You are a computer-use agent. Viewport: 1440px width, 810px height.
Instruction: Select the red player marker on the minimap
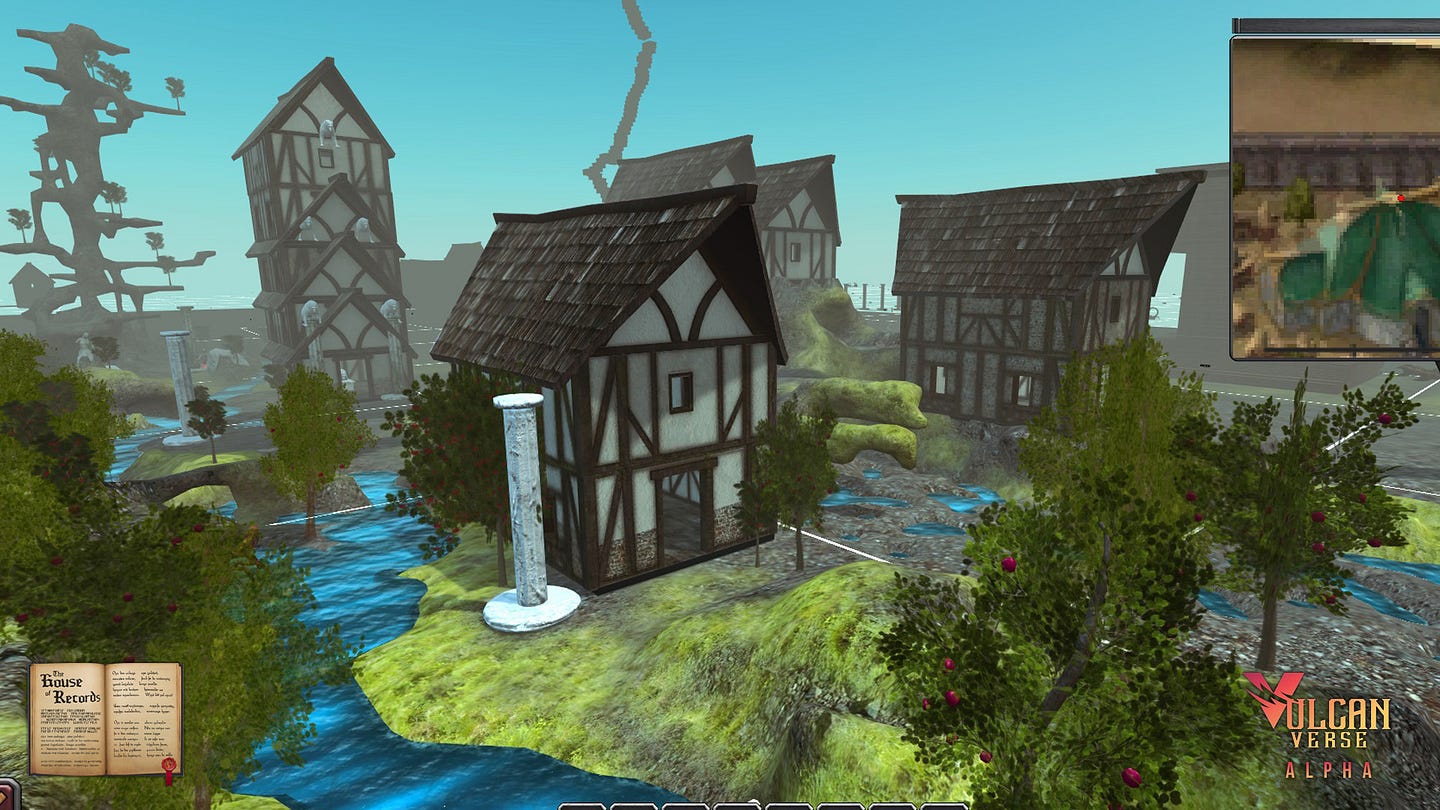point(1400,198)
